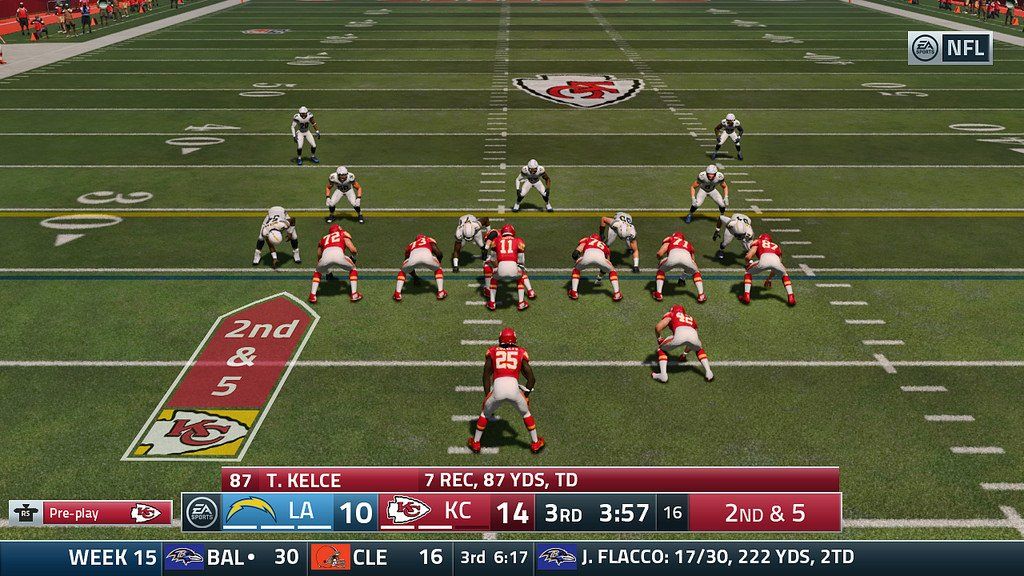
Task: Click the EA Sports logo in scorebug
Action: tap(201, 512)
